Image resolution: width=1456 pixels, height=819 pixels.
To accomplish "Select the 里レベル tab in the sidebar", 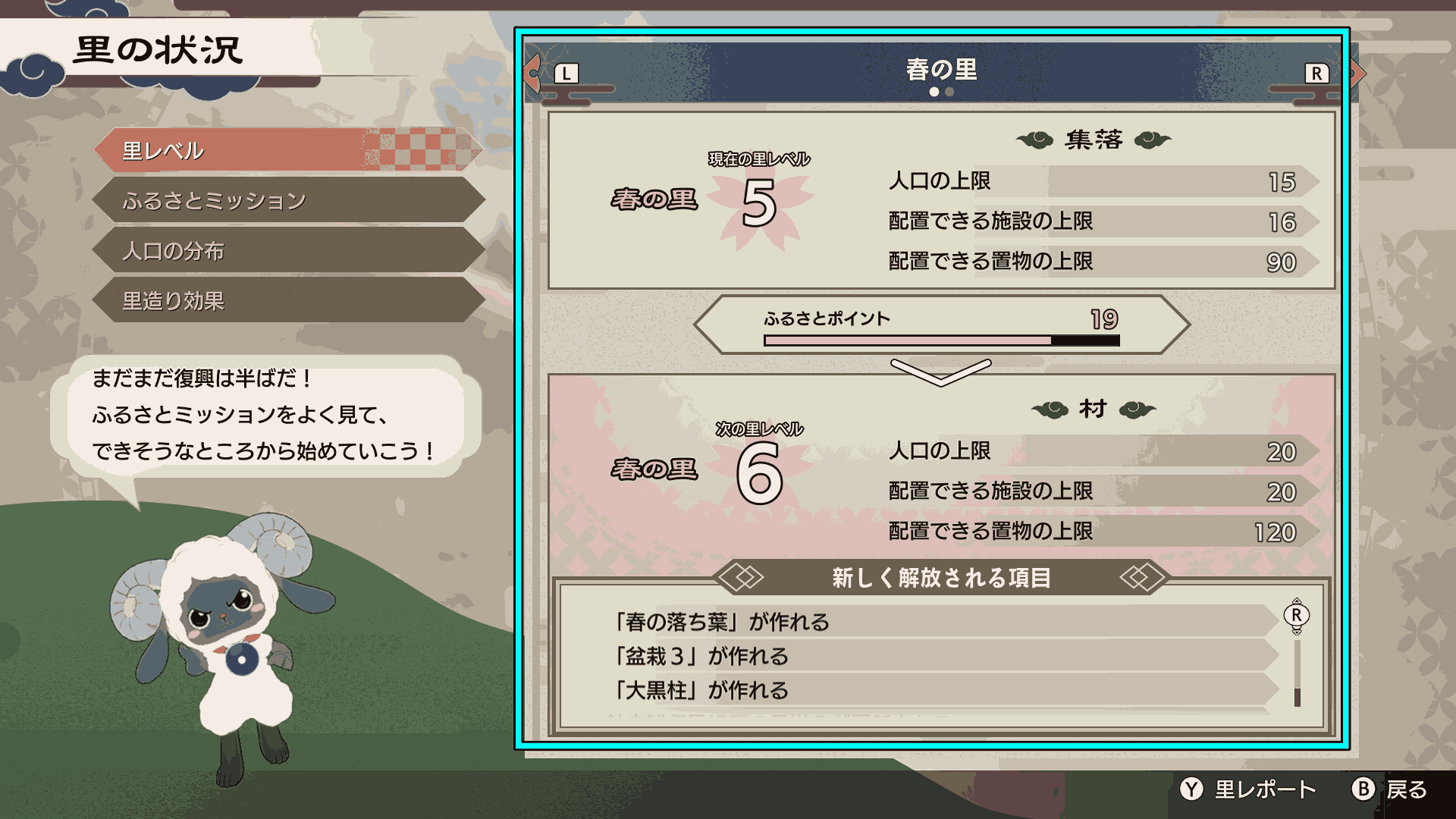I will tap(288, 150).
